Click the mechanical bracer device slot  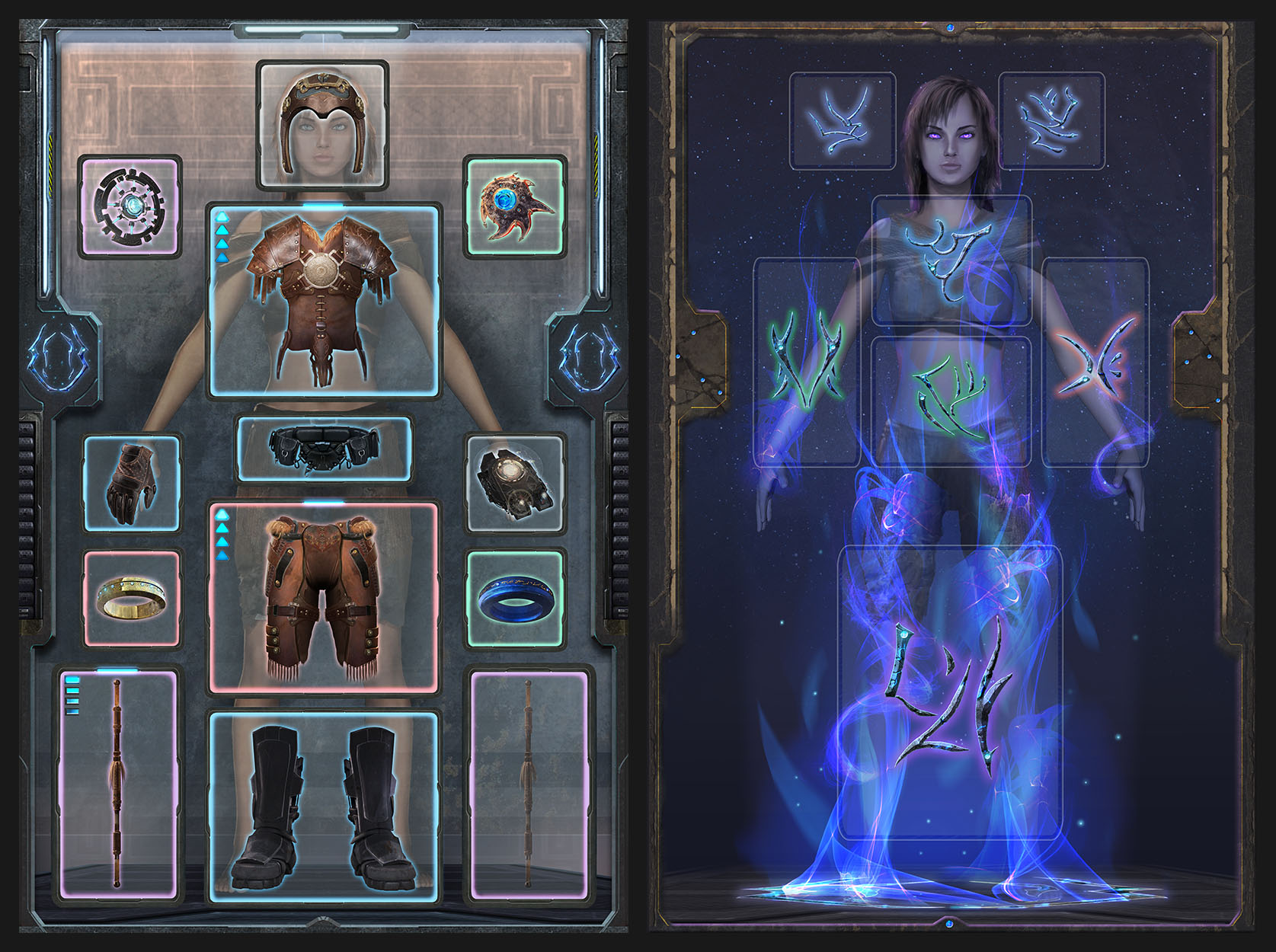click(514, 483)
